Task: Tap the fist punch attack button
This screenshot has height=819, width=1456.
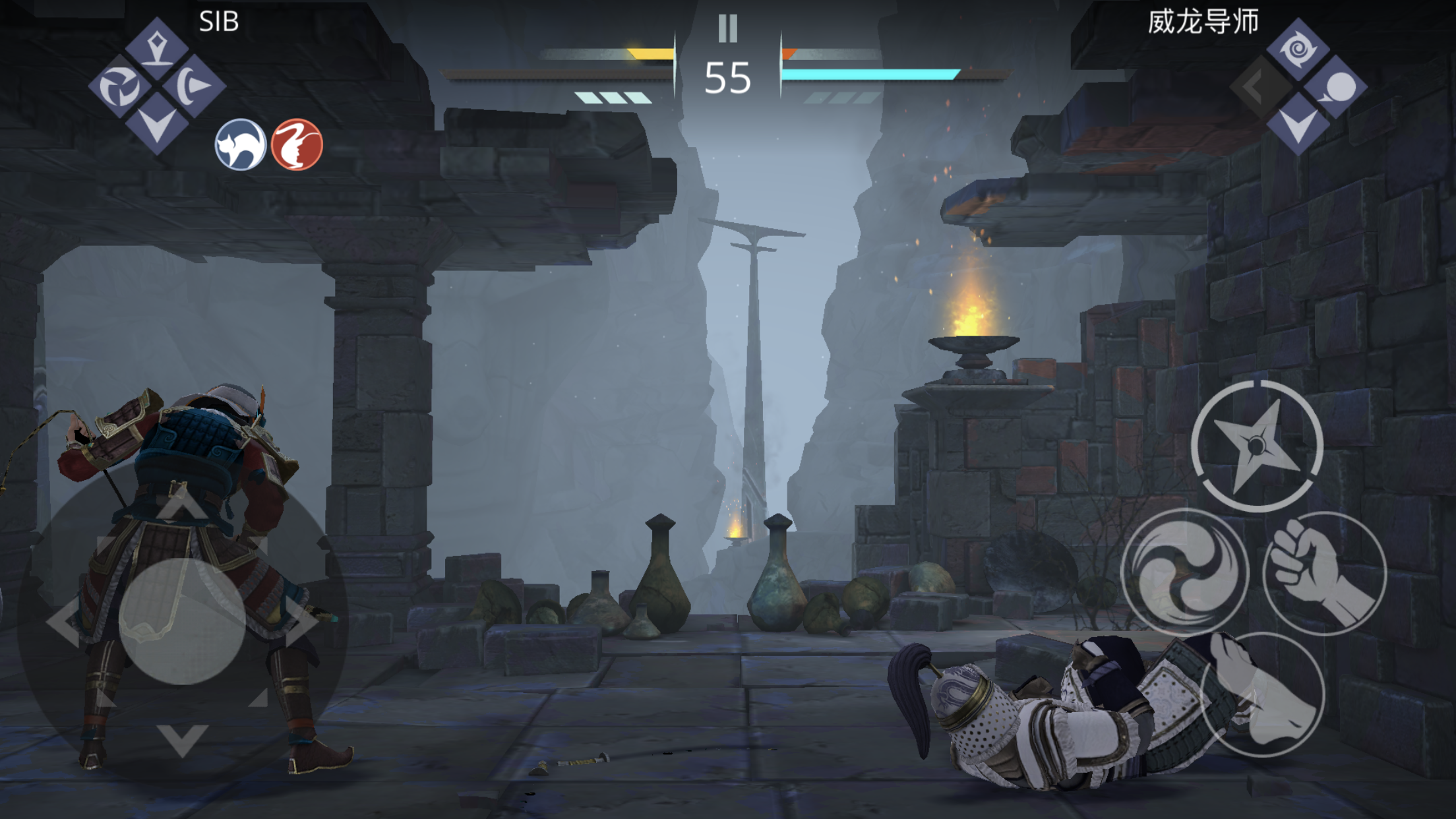Action: pos(1324,573)
